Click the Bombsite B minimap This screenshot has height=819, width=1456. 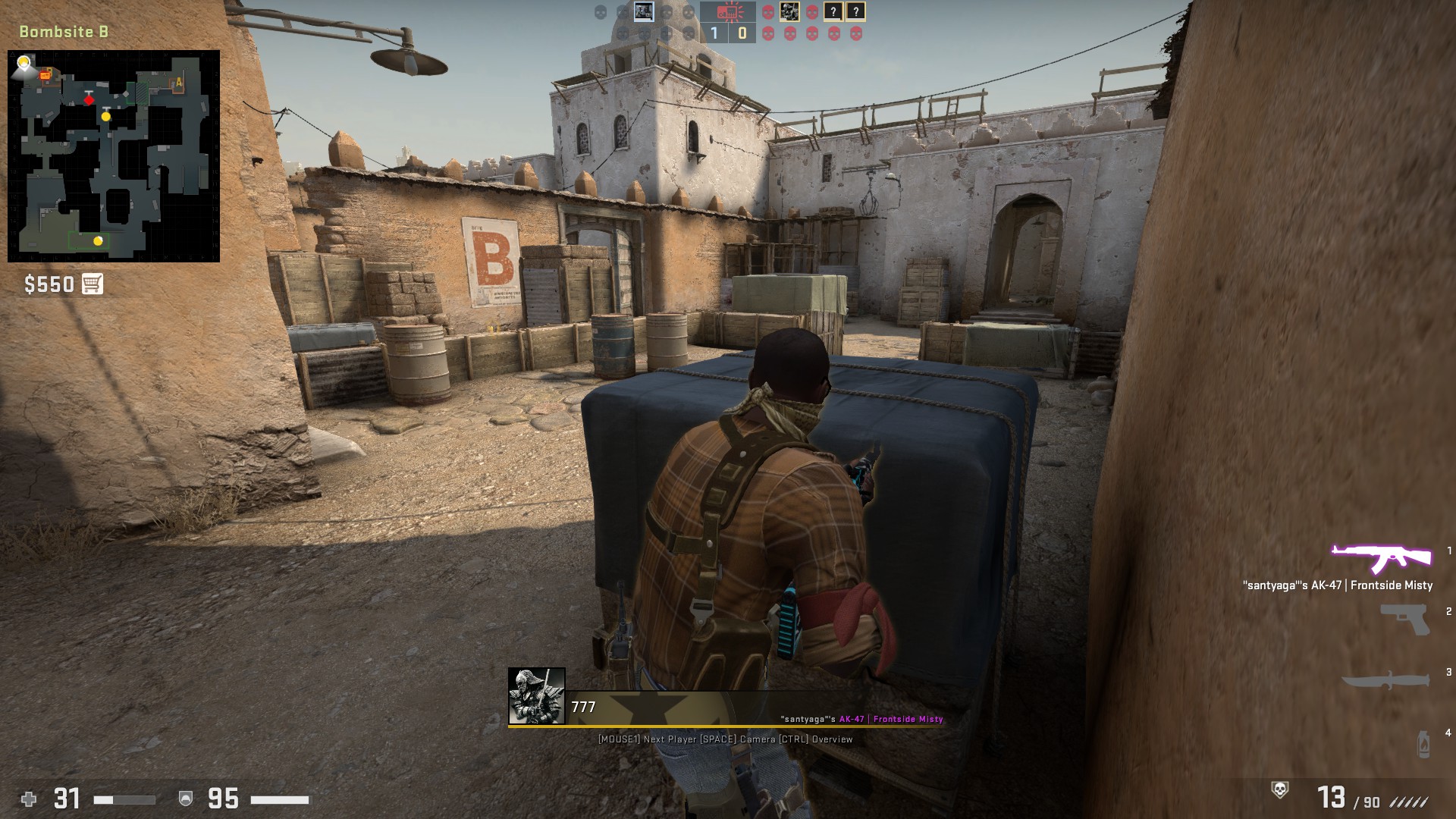pos(114,156)
